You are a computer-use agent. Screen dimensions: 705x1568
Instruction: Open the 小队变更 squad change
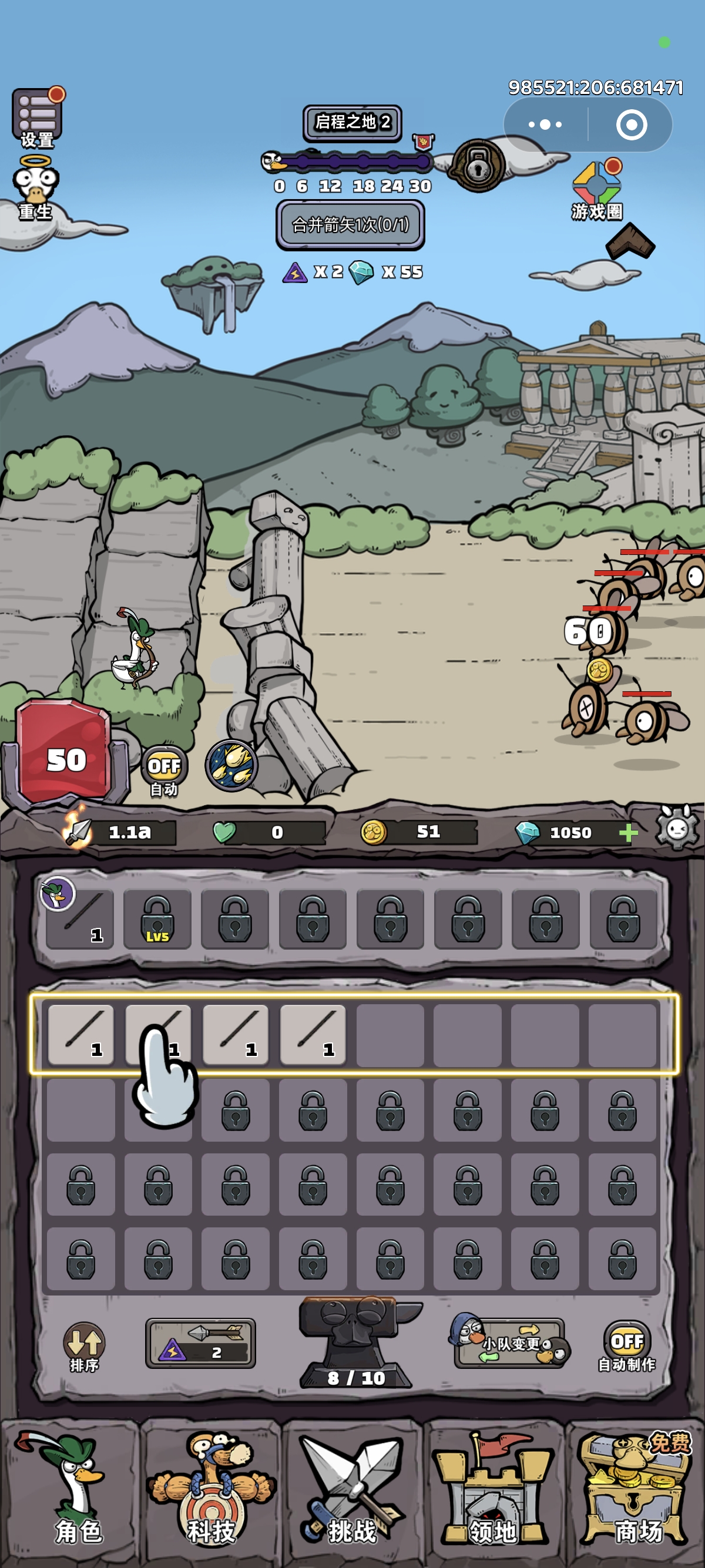click(x=510, y=1342)
